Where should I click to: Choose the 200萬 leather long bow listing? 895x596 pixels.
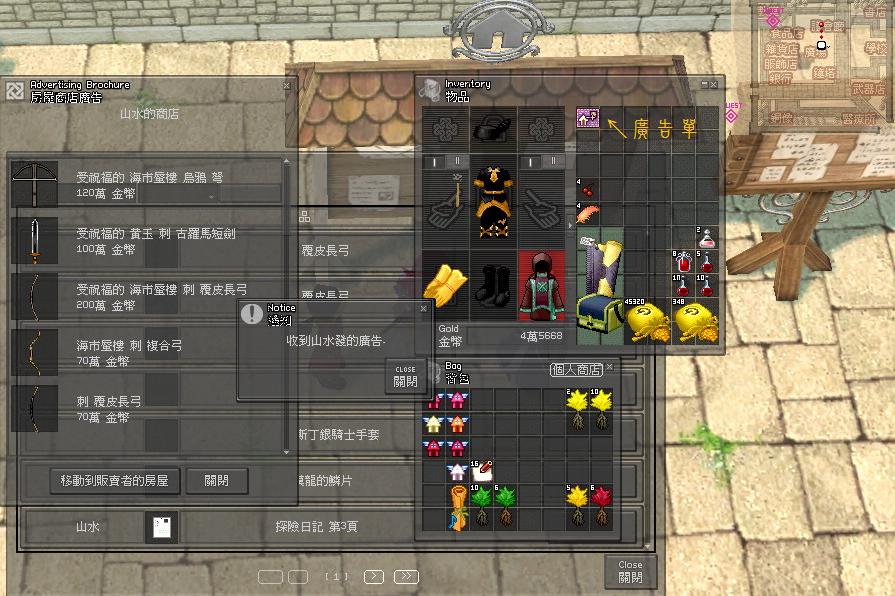(x=150, y=296)
